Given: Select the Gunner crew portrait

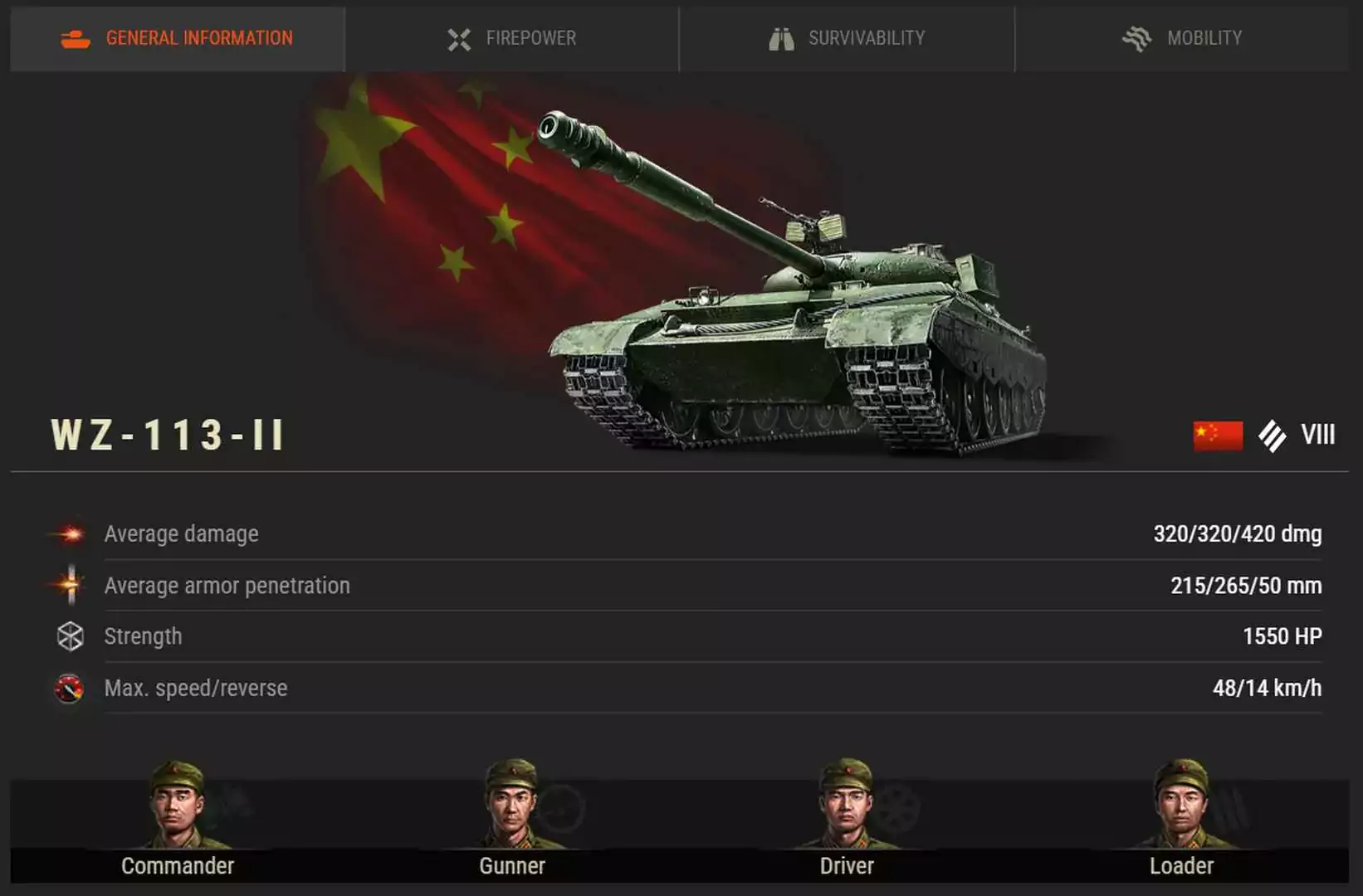Looking at the screenshot, I should (x=511, y=809).
